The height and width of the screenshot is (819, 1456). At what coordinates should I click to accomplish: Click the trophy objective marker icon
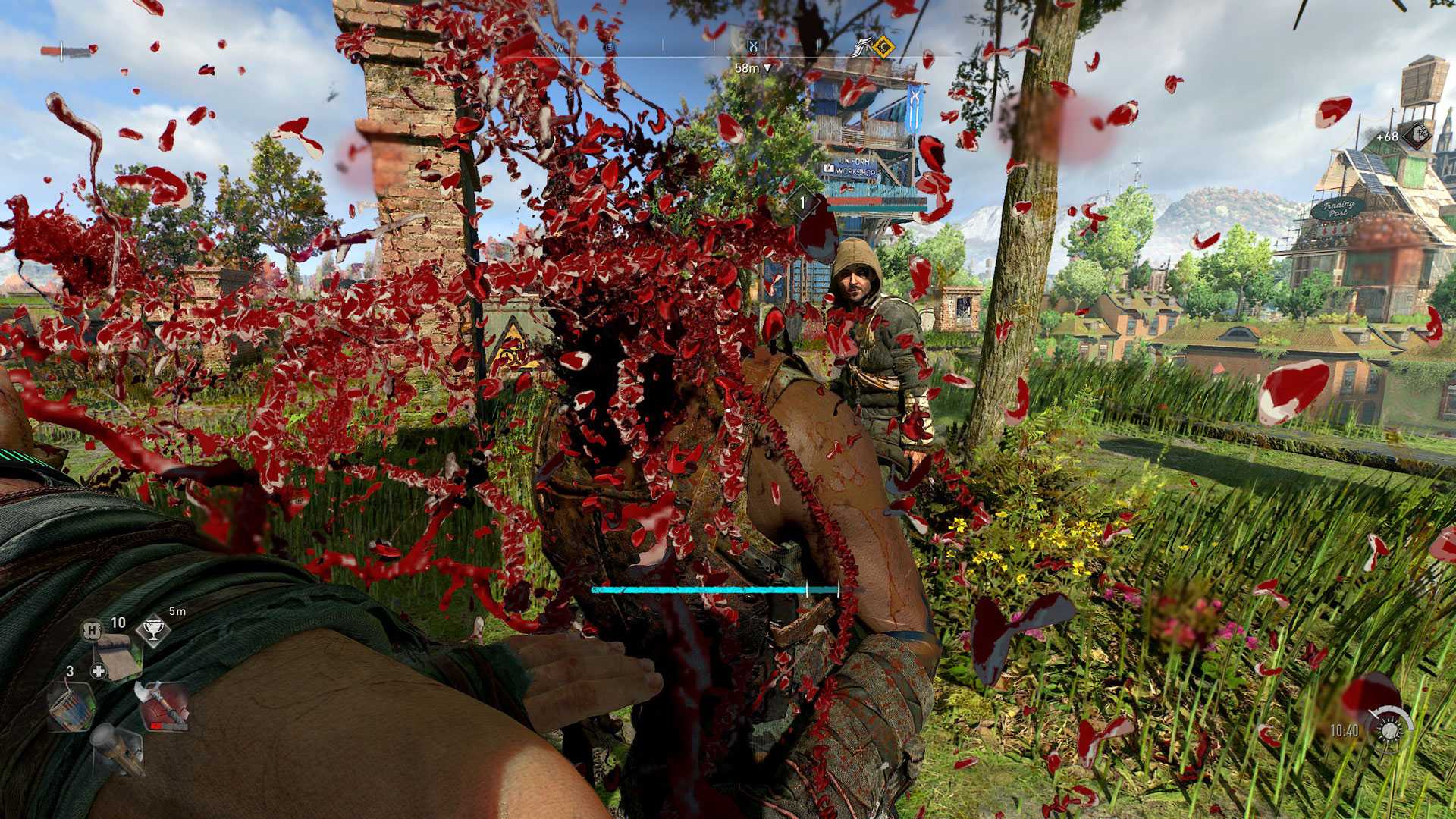pos(152,629)
